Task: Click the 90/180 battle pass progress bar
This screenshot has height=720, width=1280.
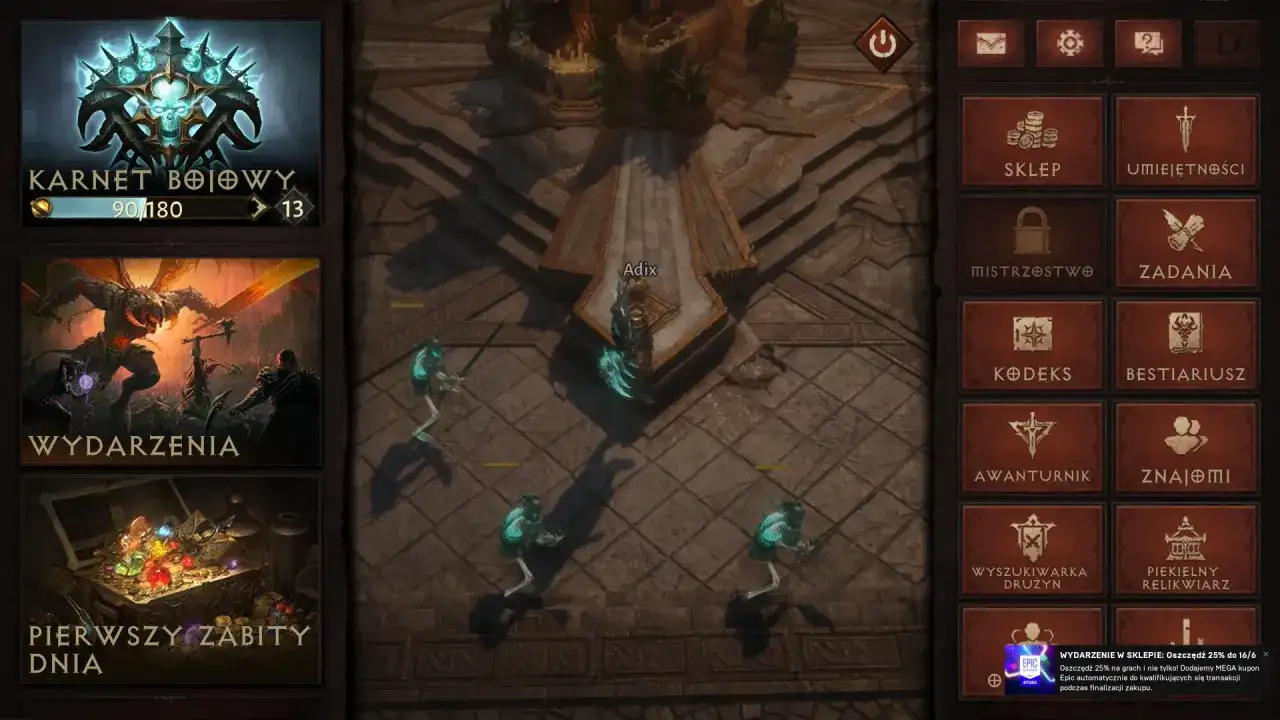Action: click(140, 209)
